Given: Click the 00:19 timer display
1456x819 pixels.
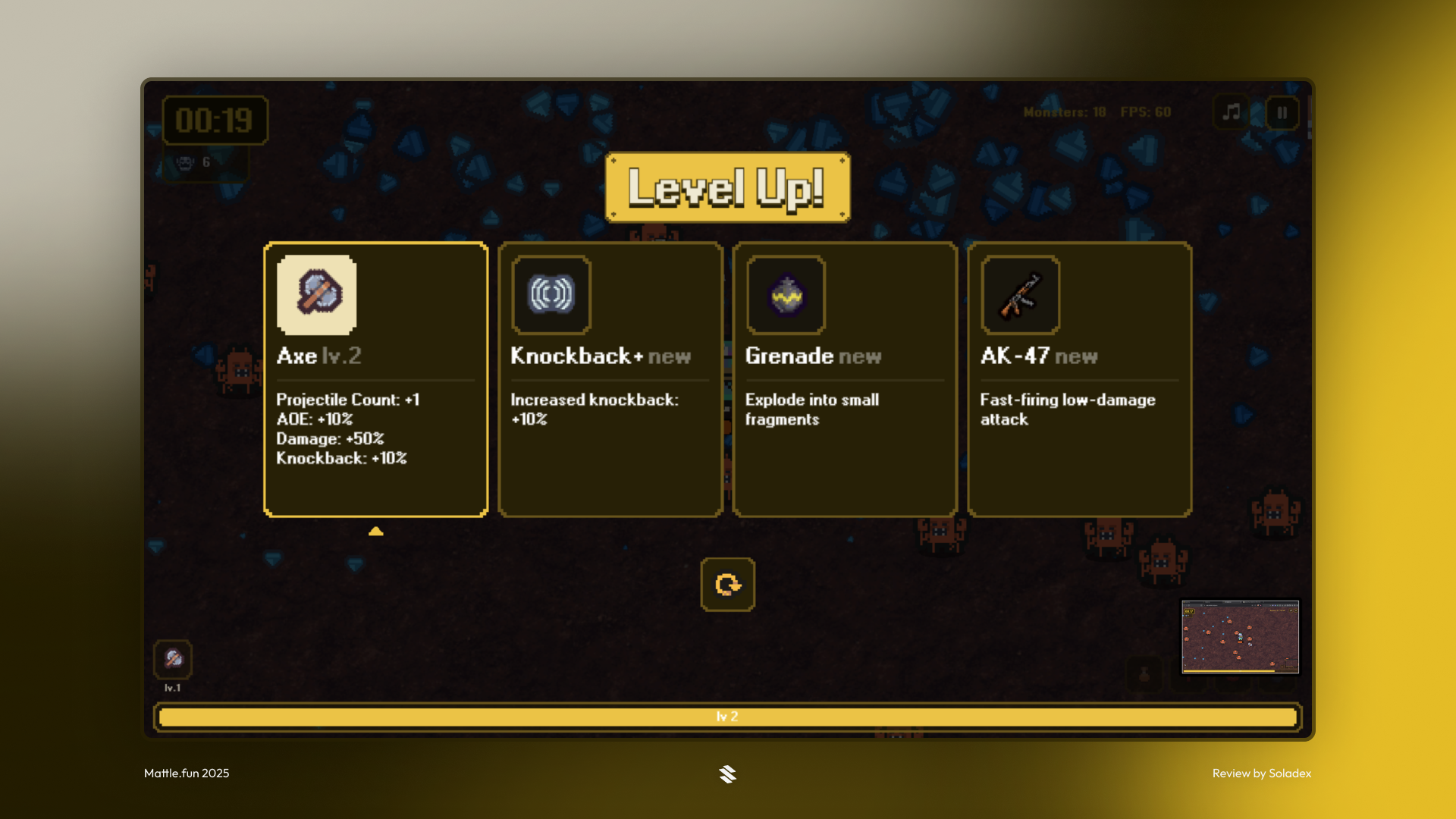Looking at the screenshot, I should click(215, 120).
